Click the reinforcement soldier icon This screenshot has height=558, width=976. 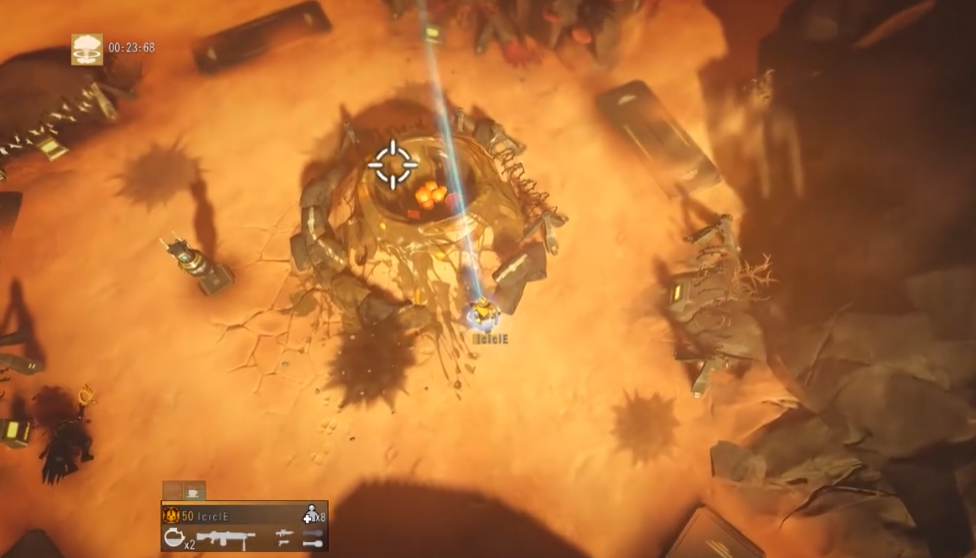[311, 514]
